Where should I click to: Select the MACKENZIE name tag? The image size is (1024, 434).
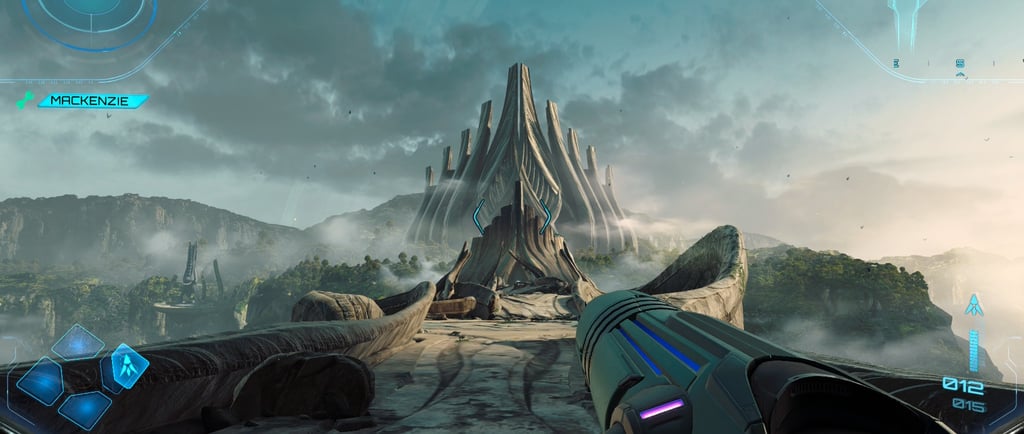92,101
